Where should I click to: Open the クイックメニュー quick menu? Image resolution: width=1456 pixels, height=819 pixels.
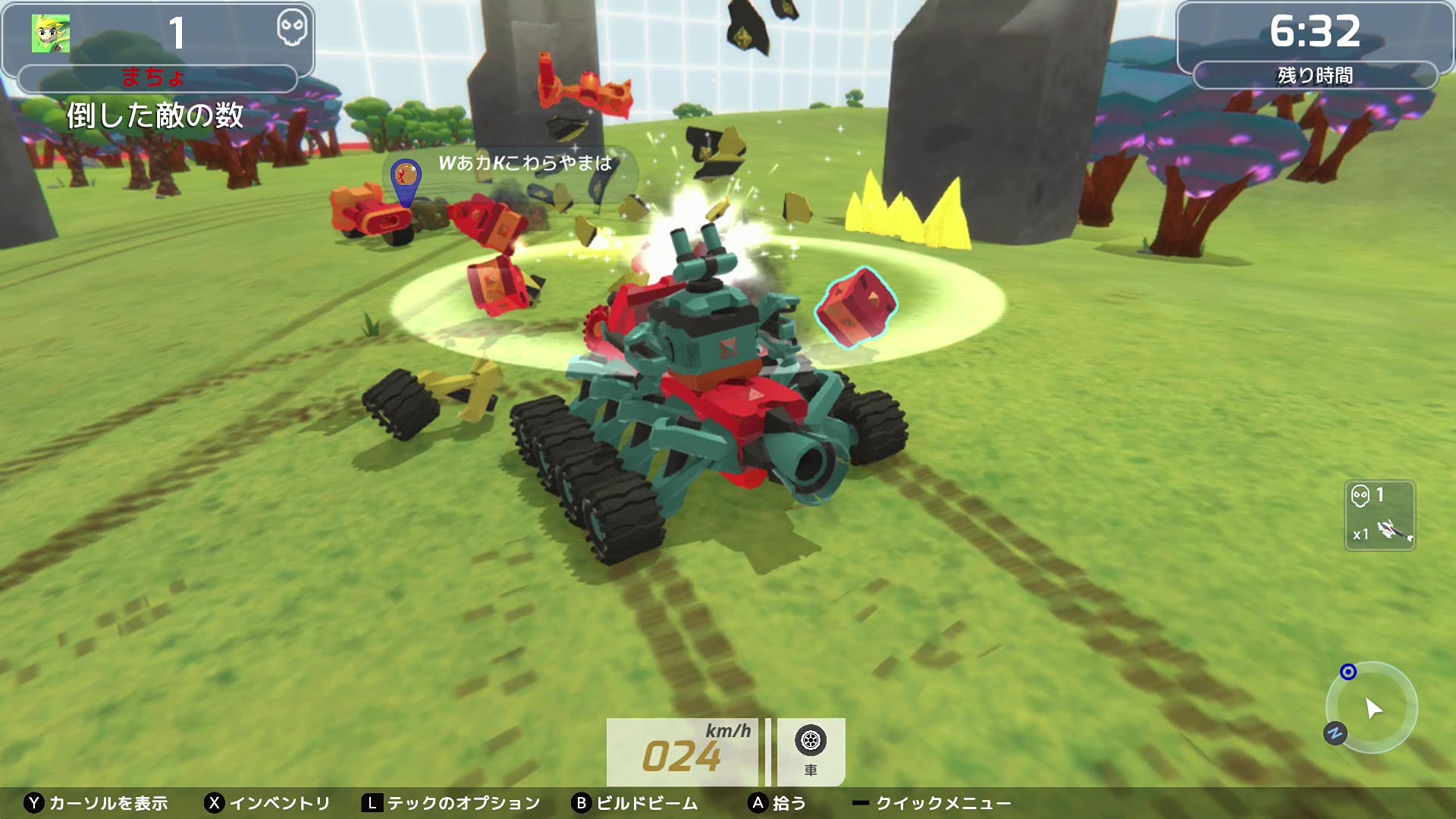(x=931, y=803)
